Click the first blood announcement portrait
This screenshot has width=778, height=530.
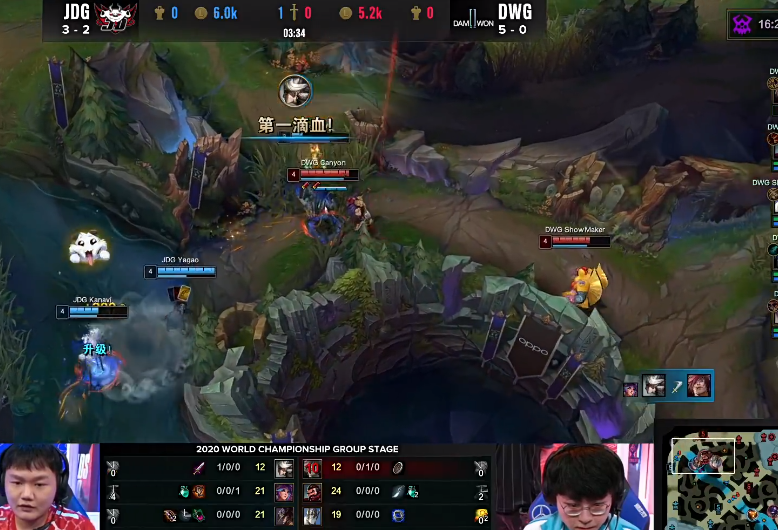(x=295, y=92)
